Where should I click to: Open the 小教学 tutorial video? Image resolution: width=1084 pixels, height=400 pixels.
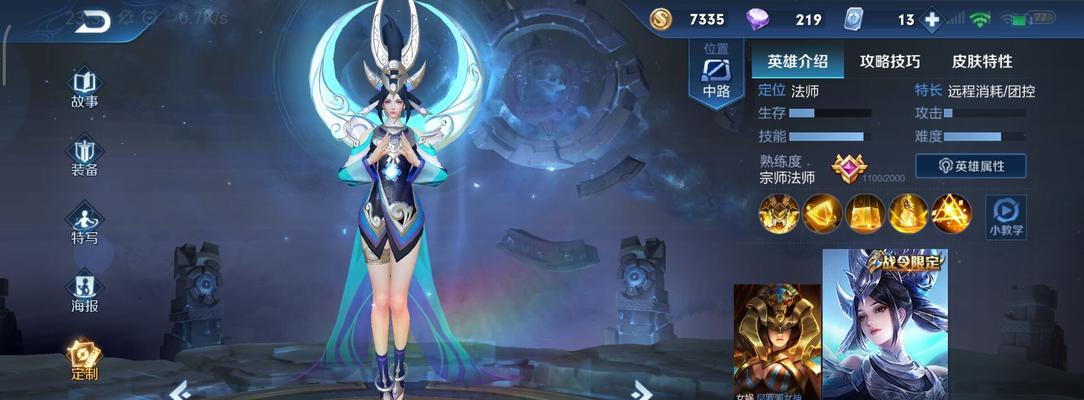tap(1006, 215)
